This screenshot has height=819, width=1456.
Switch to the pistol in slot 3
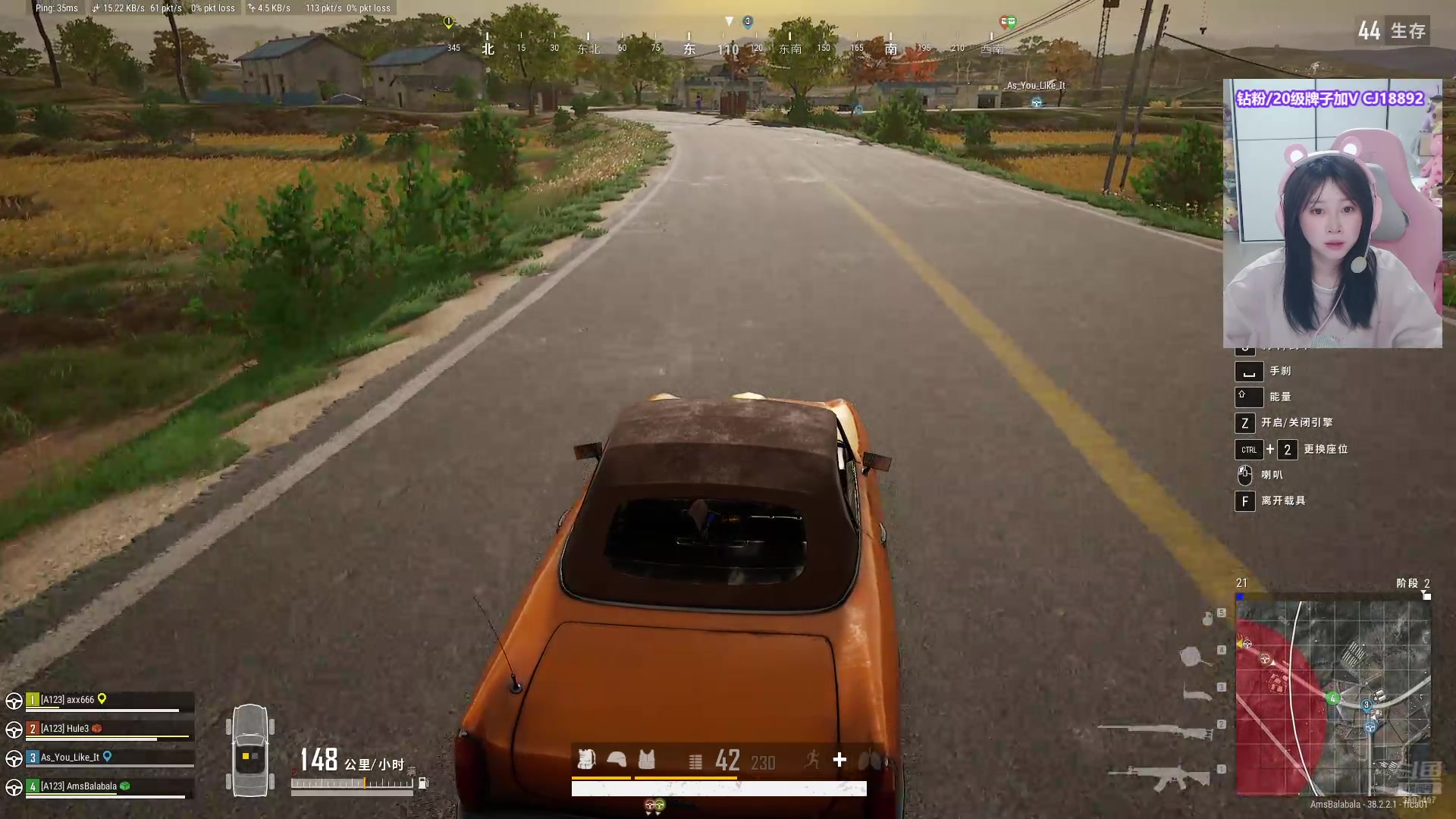pos(1198,692)
